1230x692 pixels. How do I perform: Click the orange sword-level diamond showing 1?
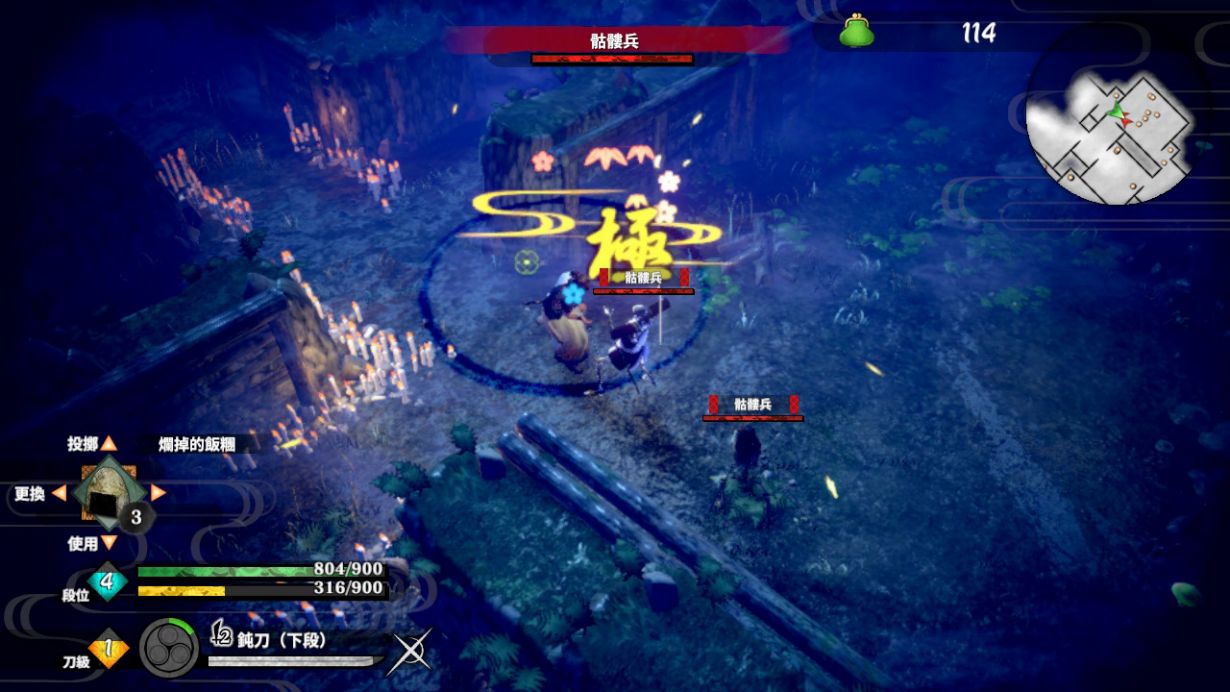(x=108, y=649)
